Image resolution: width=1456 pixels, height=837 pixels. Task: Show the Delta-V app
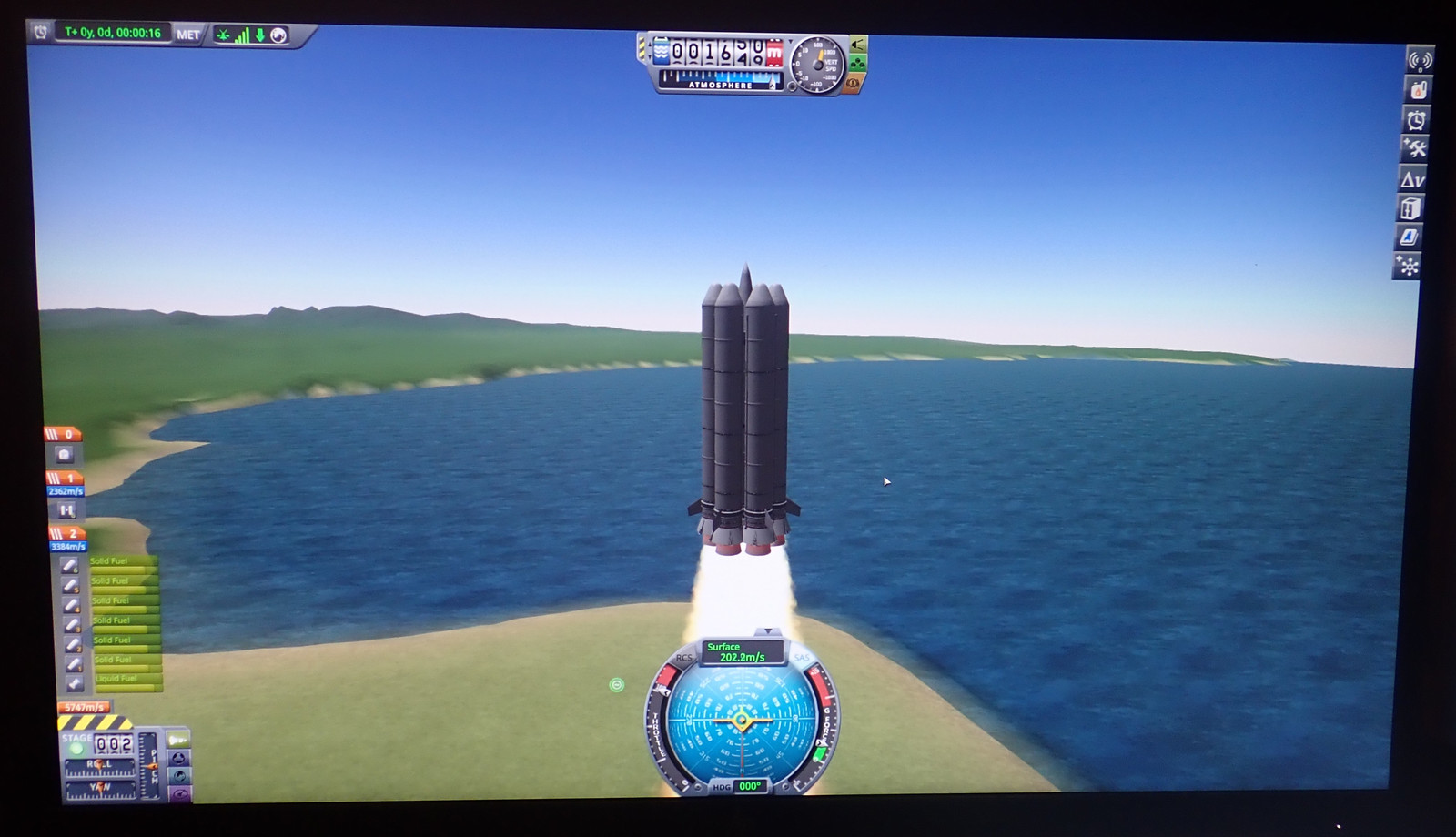click(x=1412, y=180)
